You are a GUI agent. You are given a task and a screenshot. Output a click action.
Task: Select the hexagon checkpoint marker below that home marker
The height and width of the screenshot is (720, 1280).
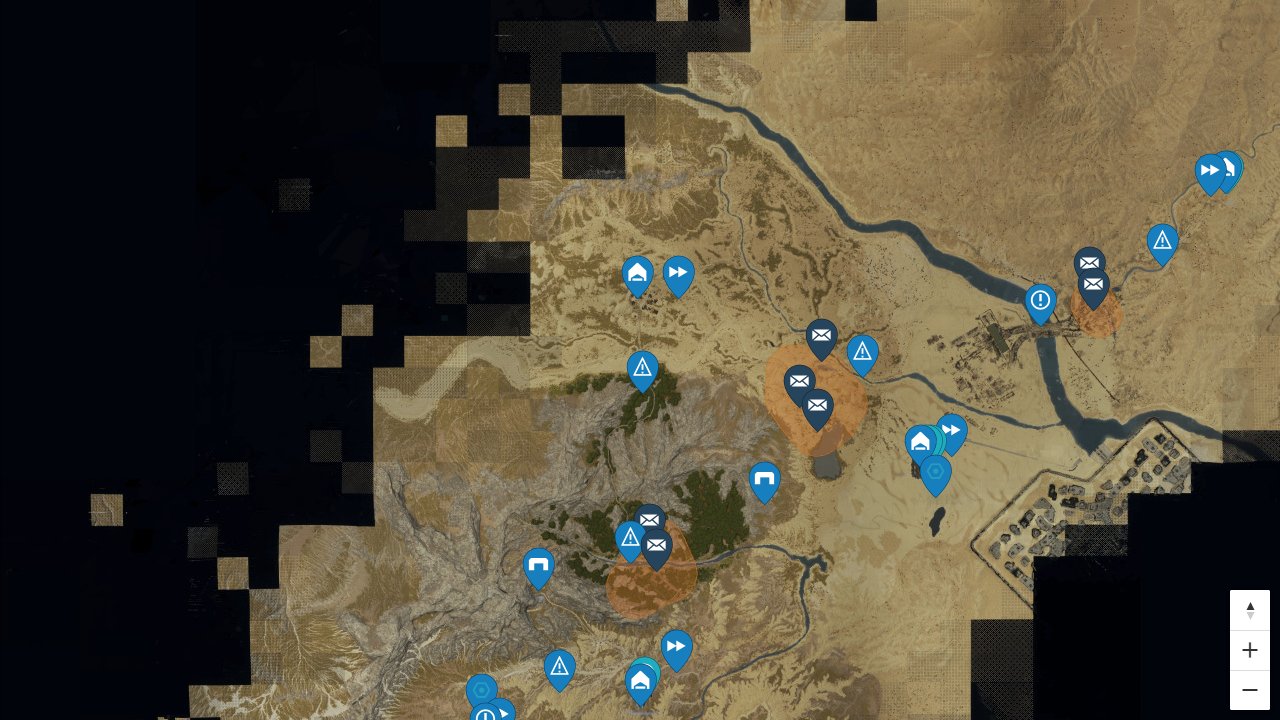936,472
